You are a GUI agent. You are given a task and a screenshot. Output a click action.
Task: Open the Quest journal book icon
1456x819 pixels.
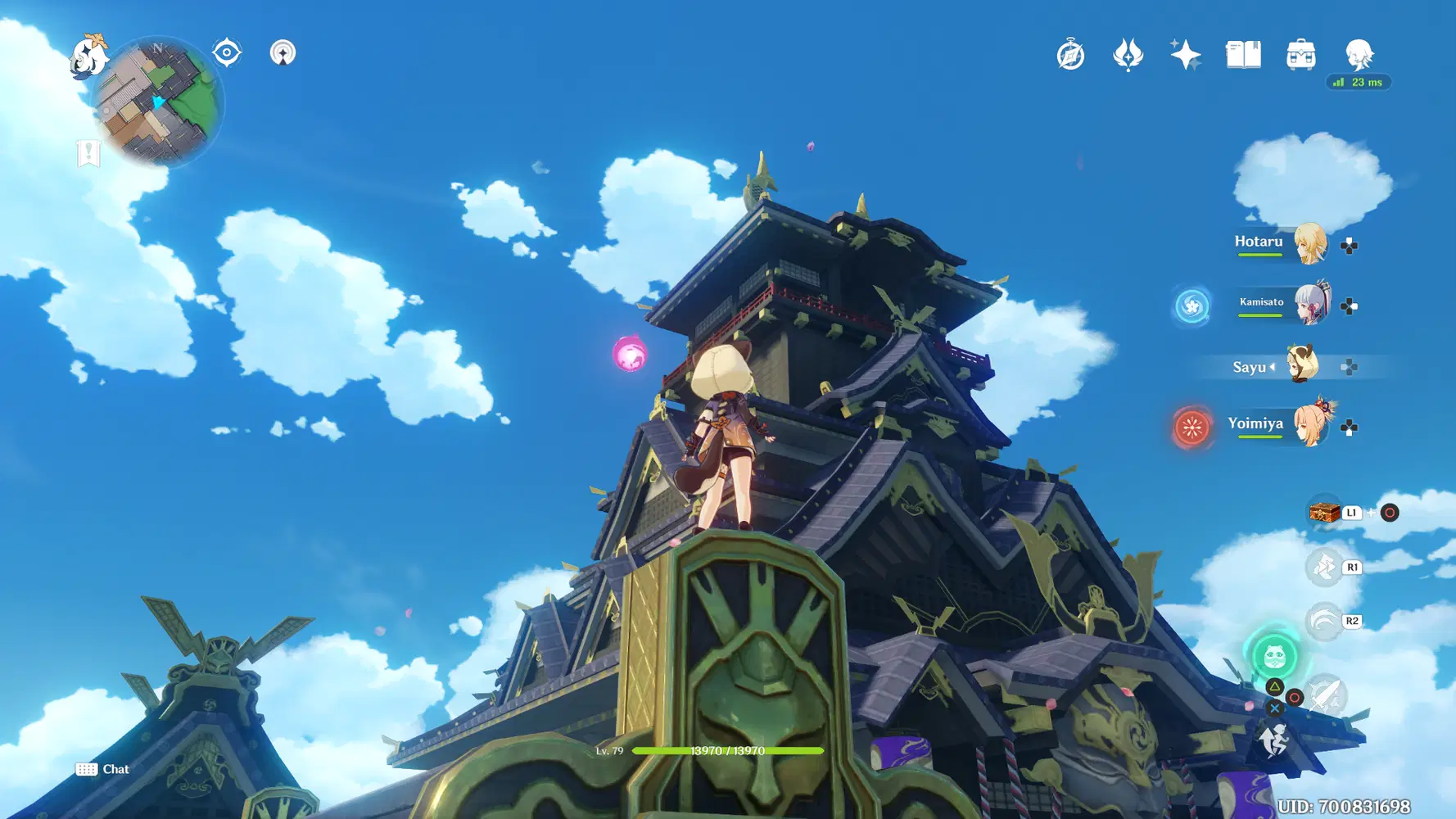coord(1241,54)
